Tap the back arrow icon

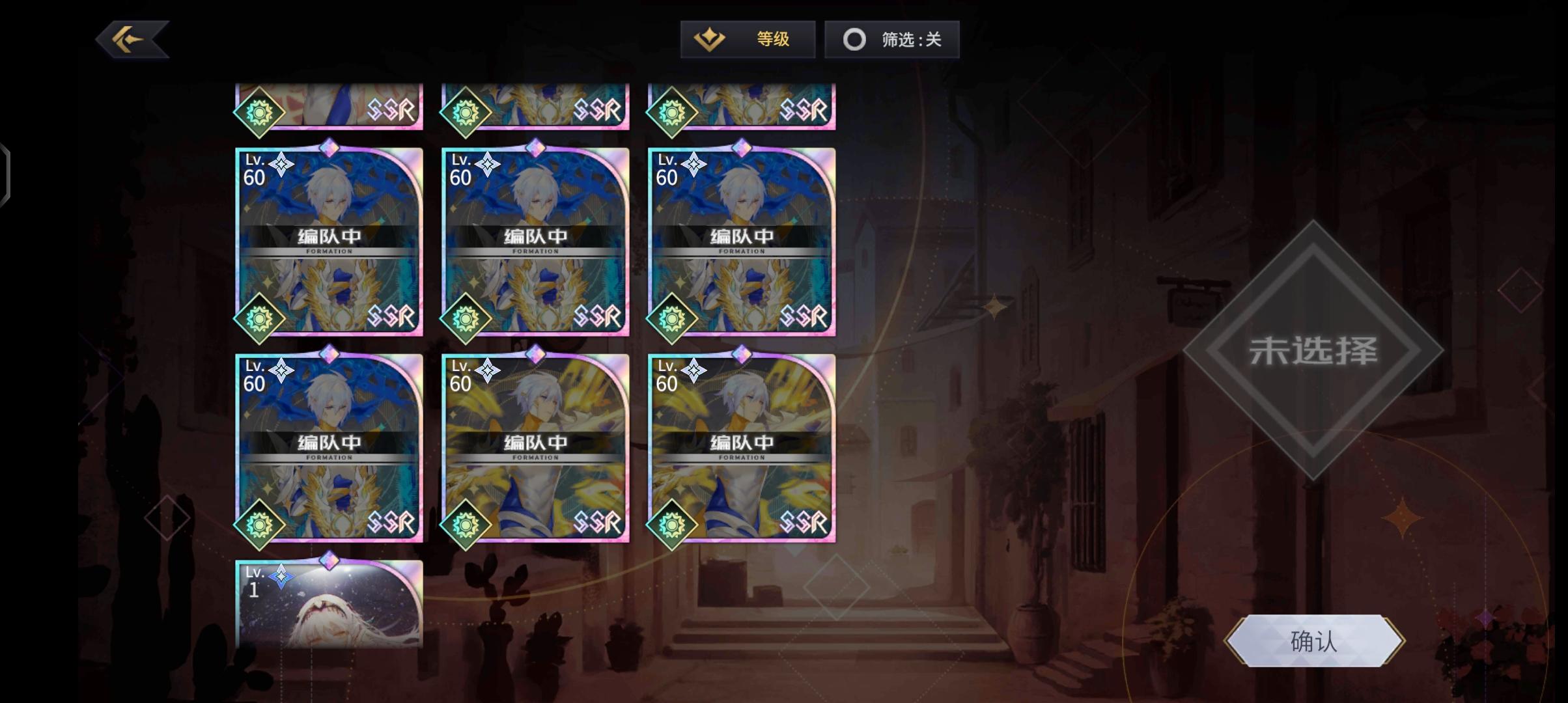[x=129, y=39]
